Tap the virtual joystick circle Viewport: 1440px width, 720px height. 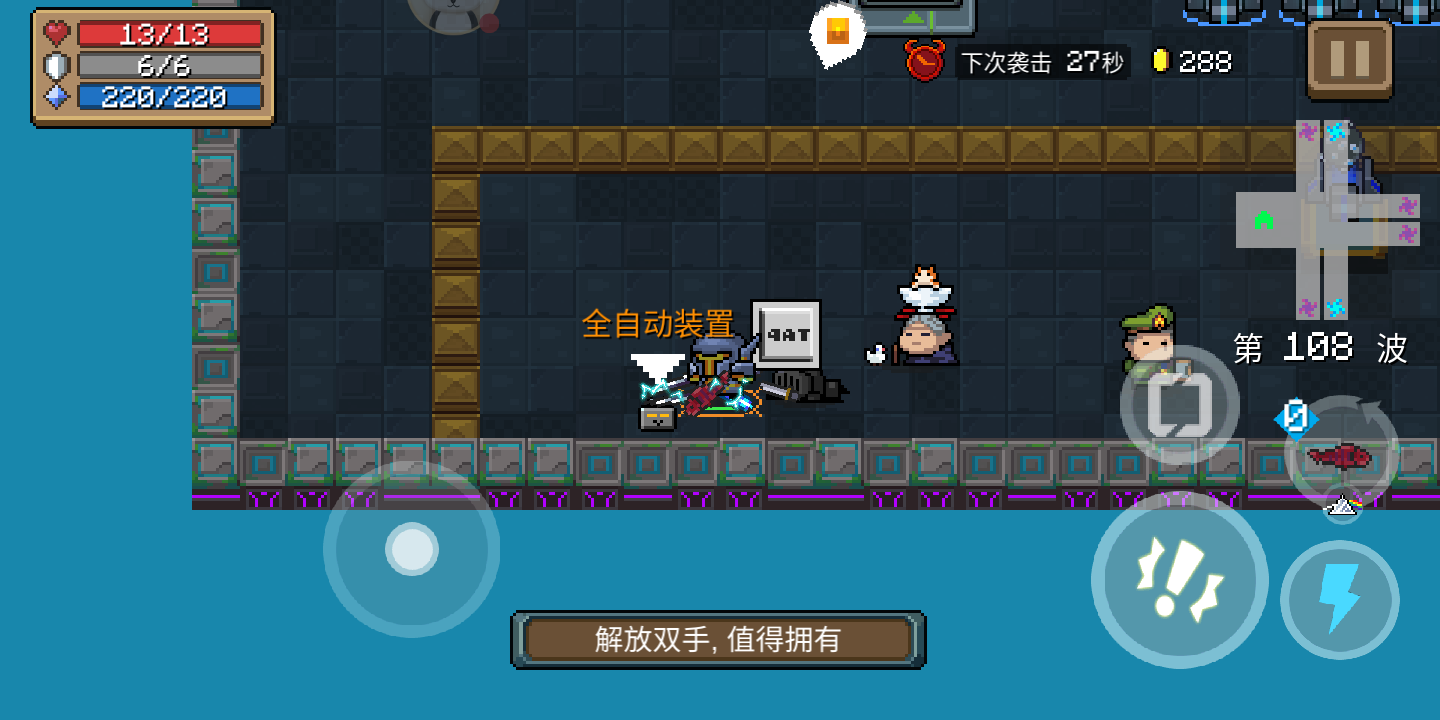point(410,548)
